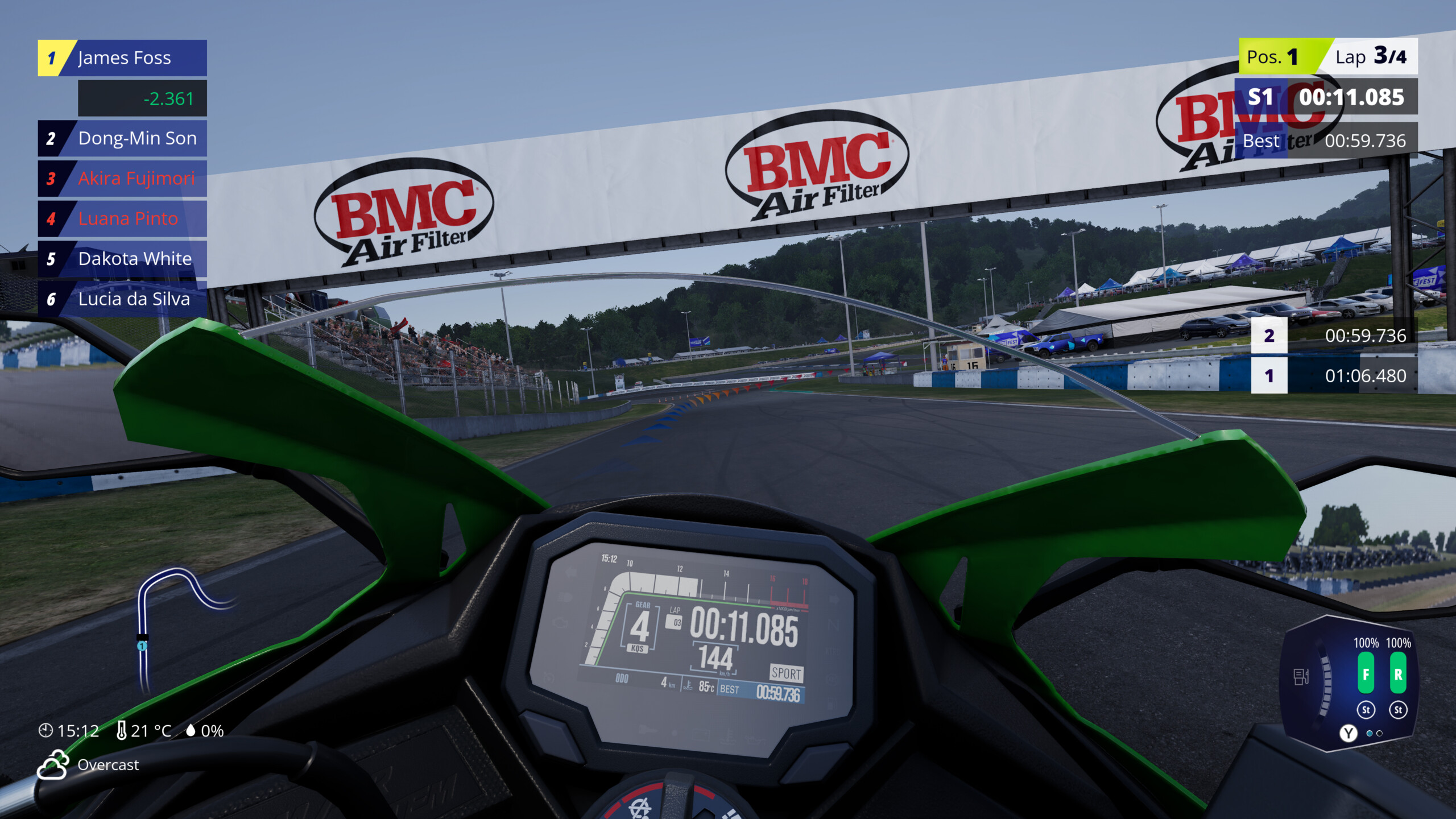Pick Luana Pinto's row in the standings

point(123,219)
